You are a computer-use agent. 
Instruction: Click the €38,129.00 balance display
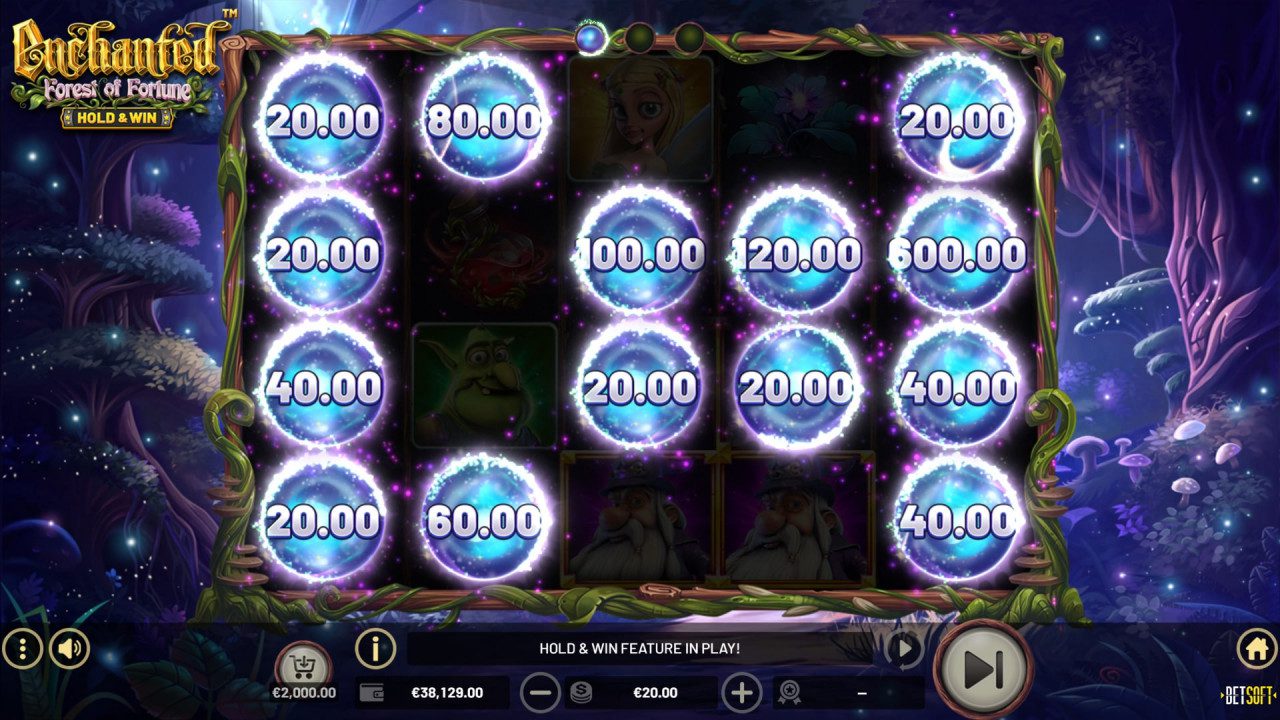click(446, 691)
